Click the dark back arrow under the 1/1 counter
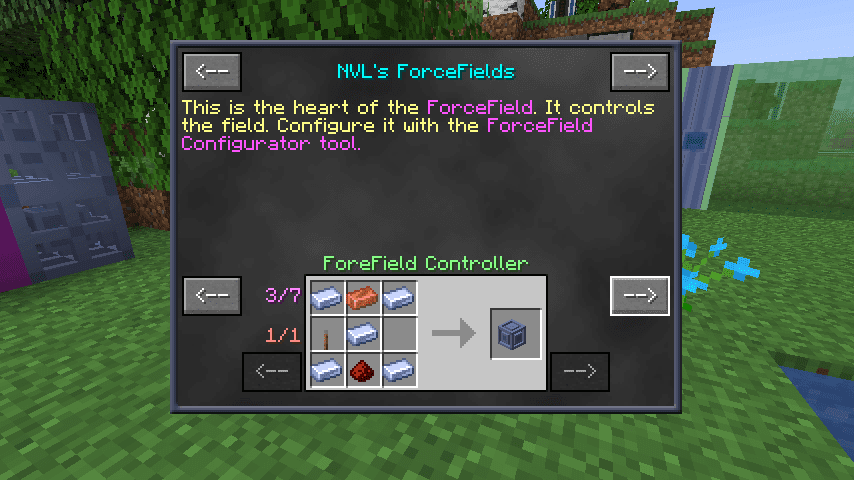This screenshot has height=480, width=854. pos(272,372)
